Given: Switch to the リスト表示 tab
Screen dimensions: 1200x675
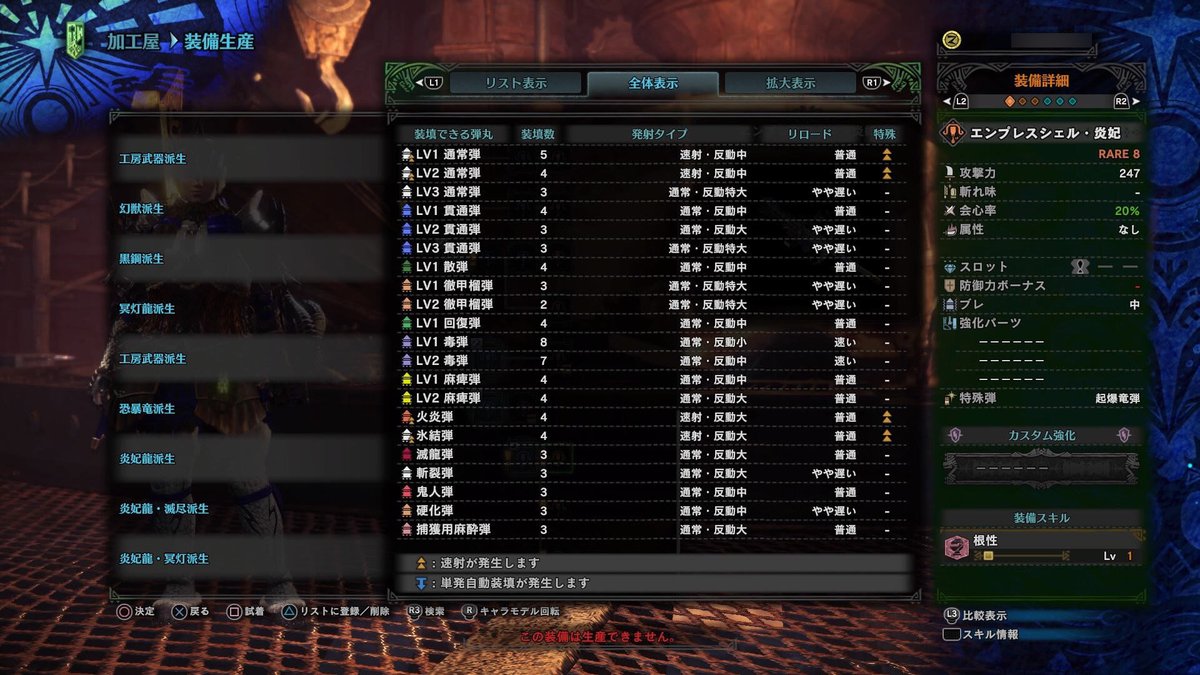Looking at the screenshot, I should (515, 83).
